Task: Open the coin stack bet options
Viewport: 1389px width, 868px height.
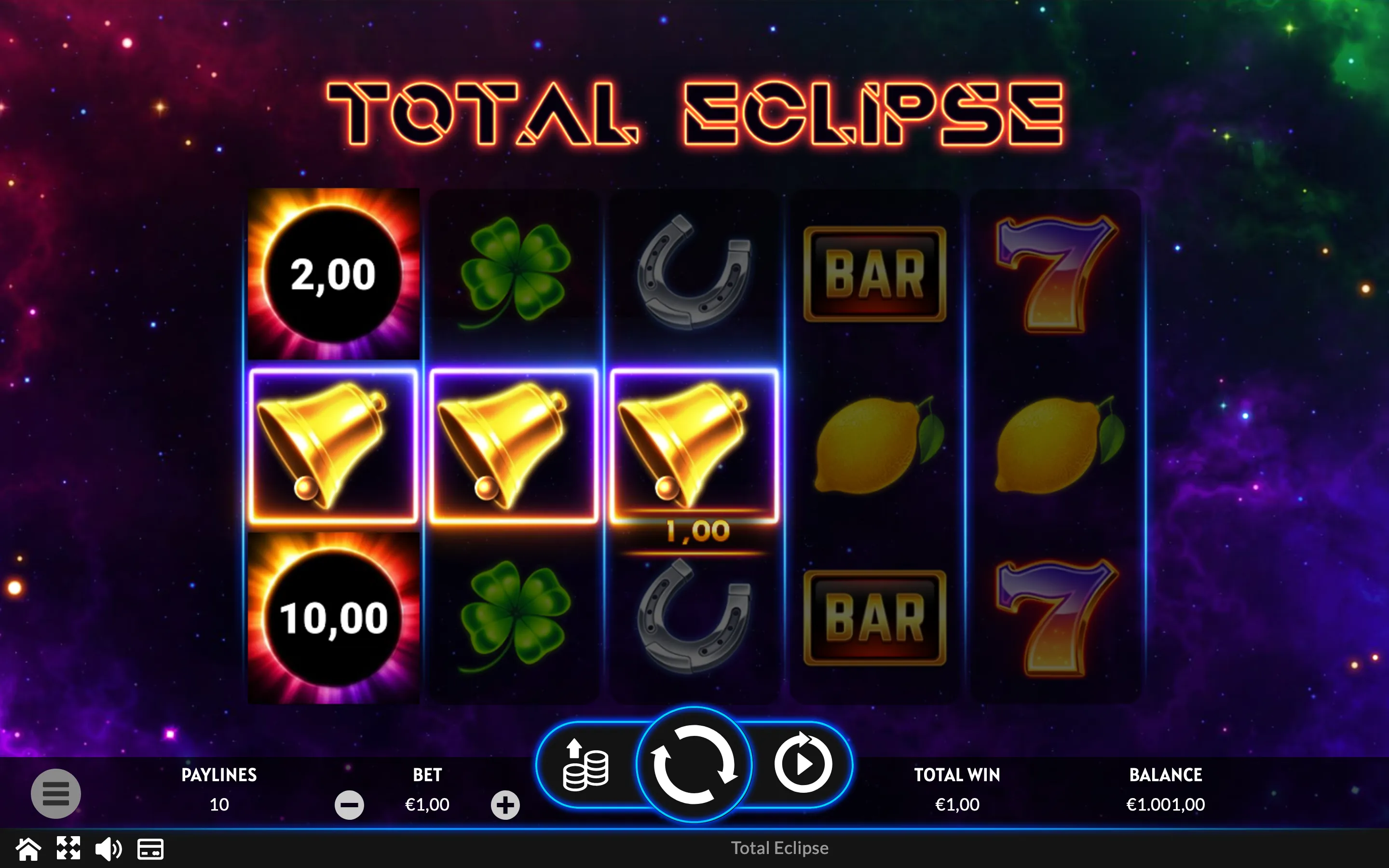Action: pos(586,765)
